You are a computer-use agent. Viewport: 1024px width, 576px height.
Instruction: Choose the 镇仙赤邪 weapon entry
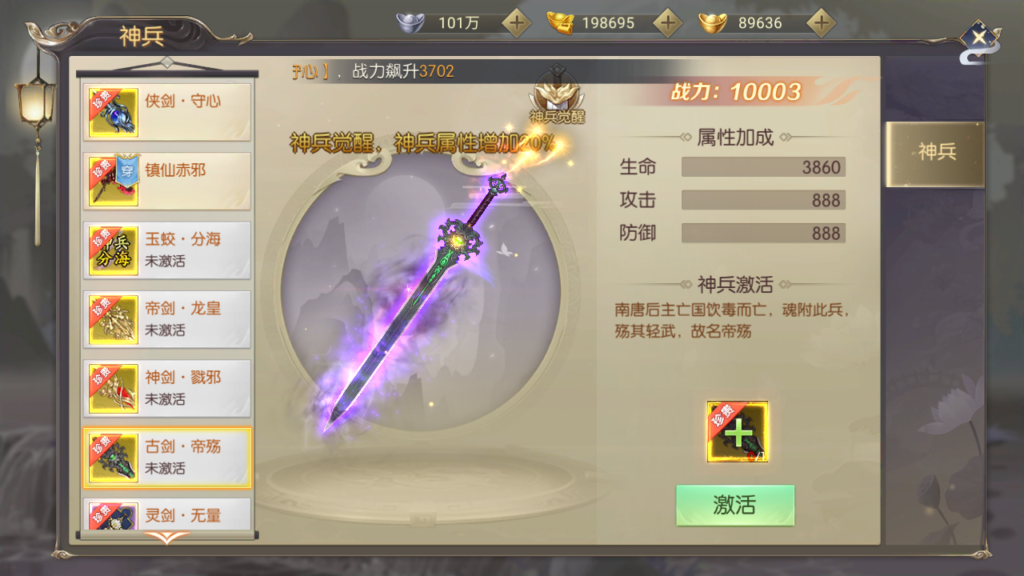[167, 180]
